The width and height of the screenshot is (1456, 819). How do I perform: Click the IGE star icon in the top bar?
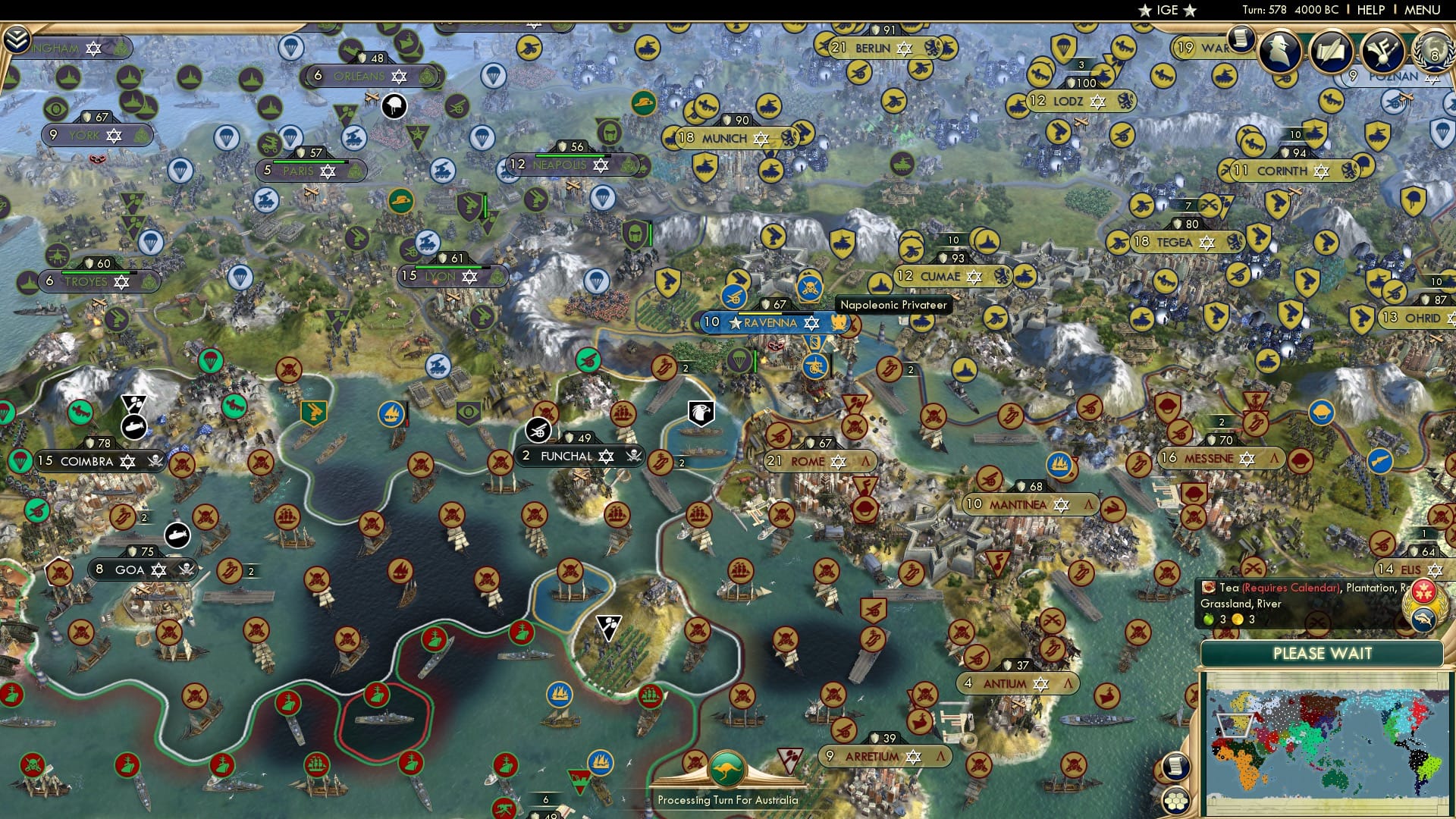point(1145,11)
